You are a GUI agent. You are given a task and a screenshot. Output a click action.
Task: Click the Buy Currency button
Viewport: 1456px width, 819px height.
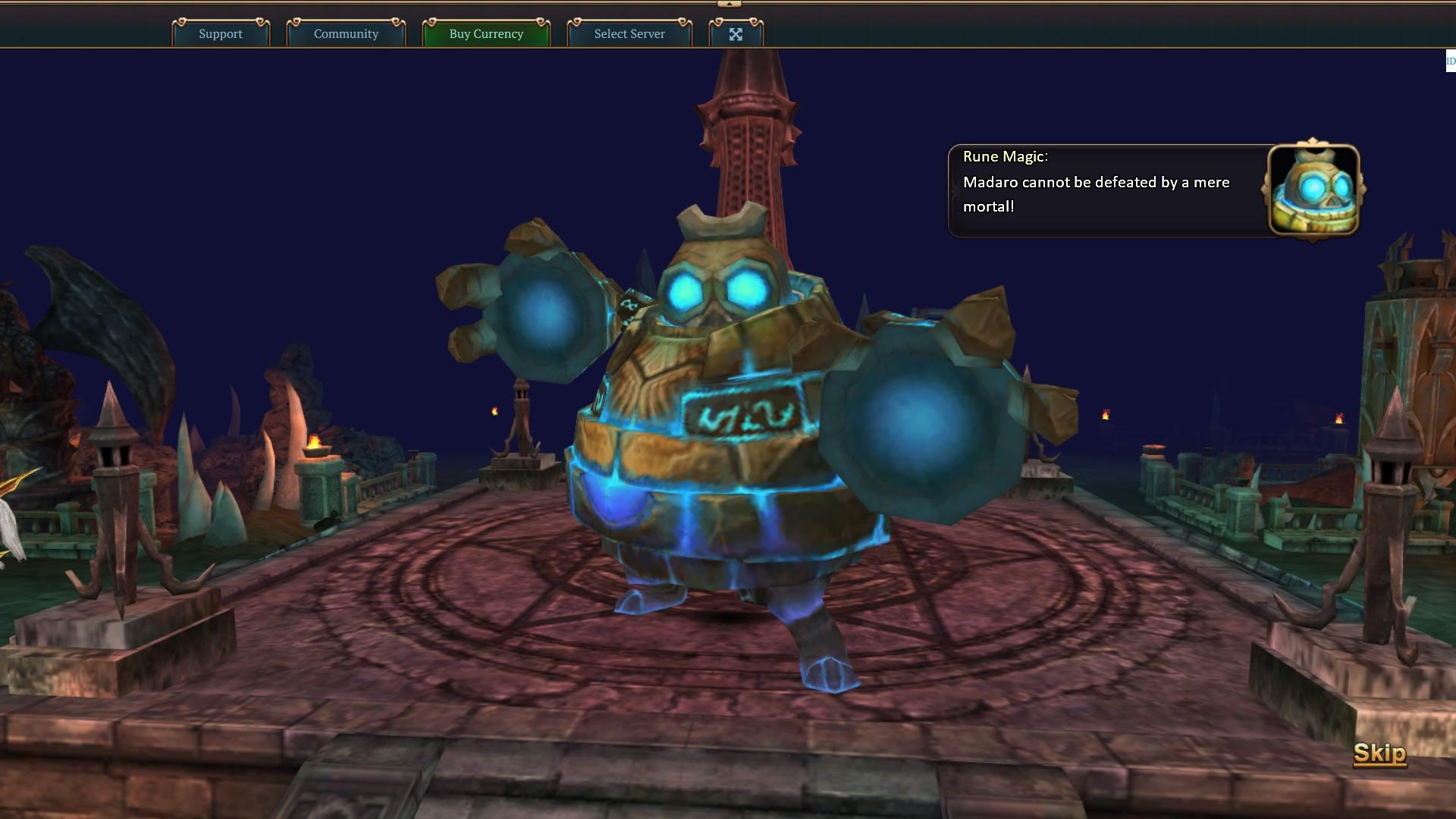486,33
